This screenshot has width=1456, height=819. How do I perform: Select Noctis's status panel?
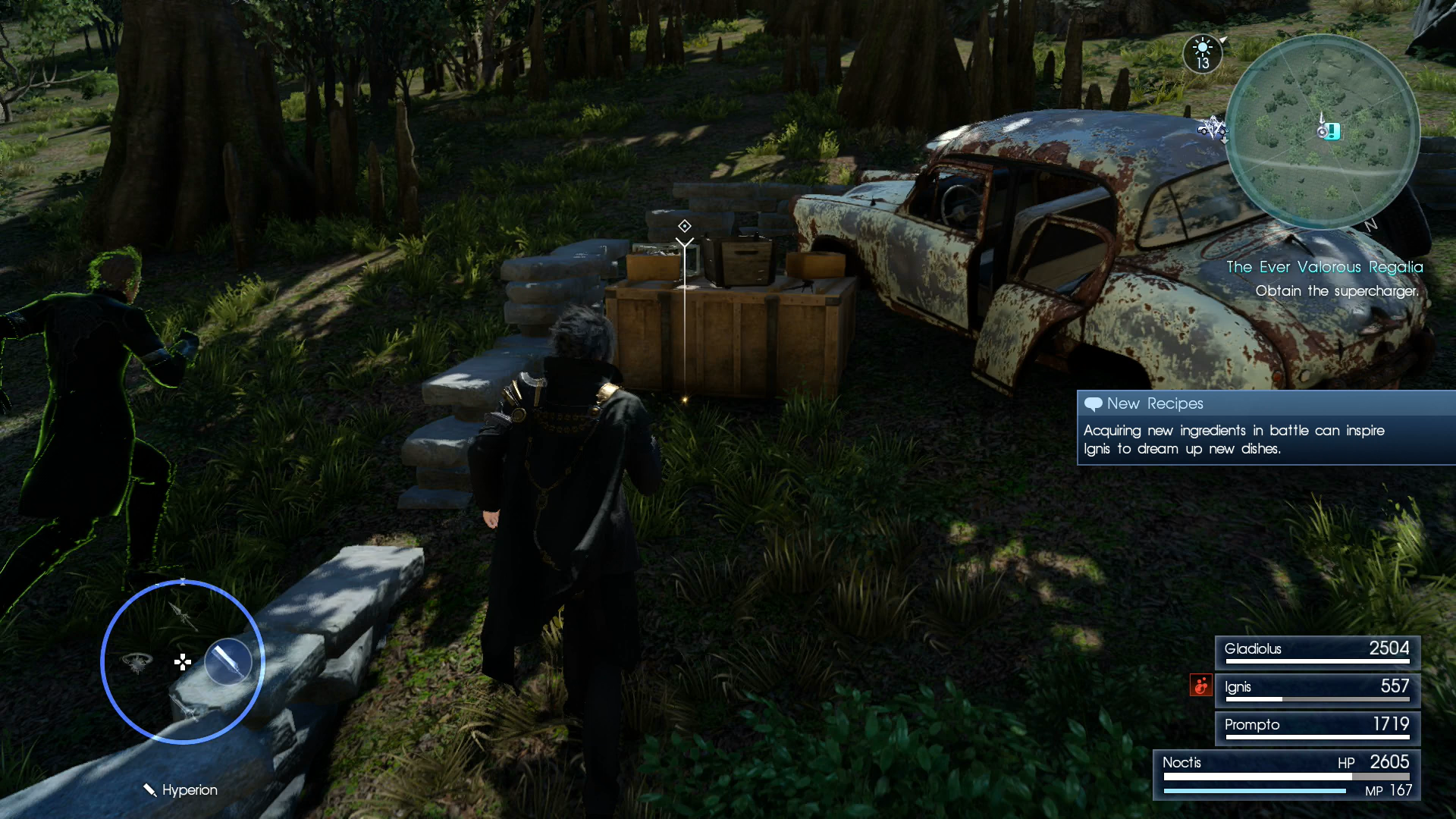point(1286,775)
